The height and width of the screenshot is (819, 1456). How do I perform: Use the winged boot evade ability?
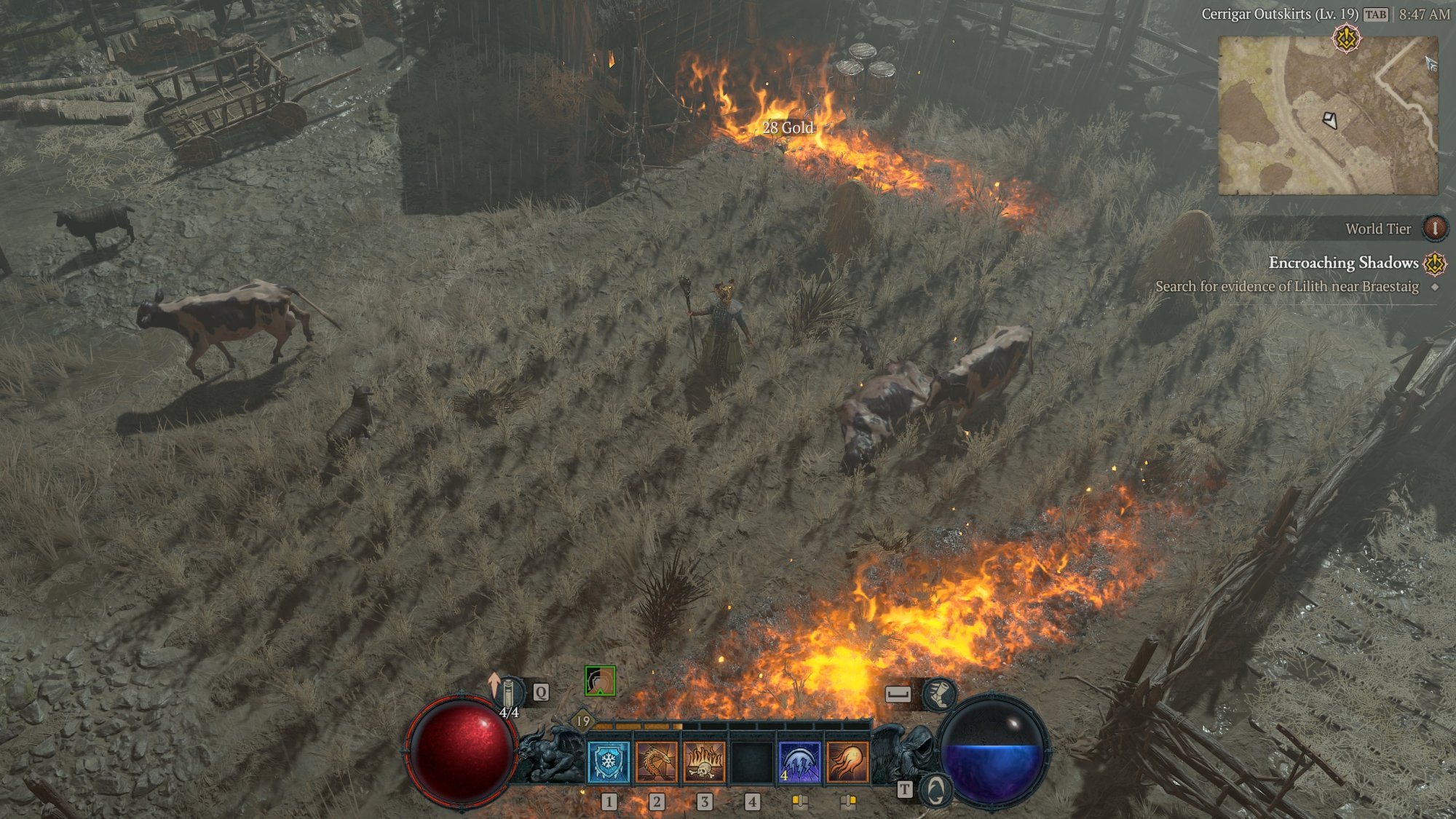(x=939, y=694)
